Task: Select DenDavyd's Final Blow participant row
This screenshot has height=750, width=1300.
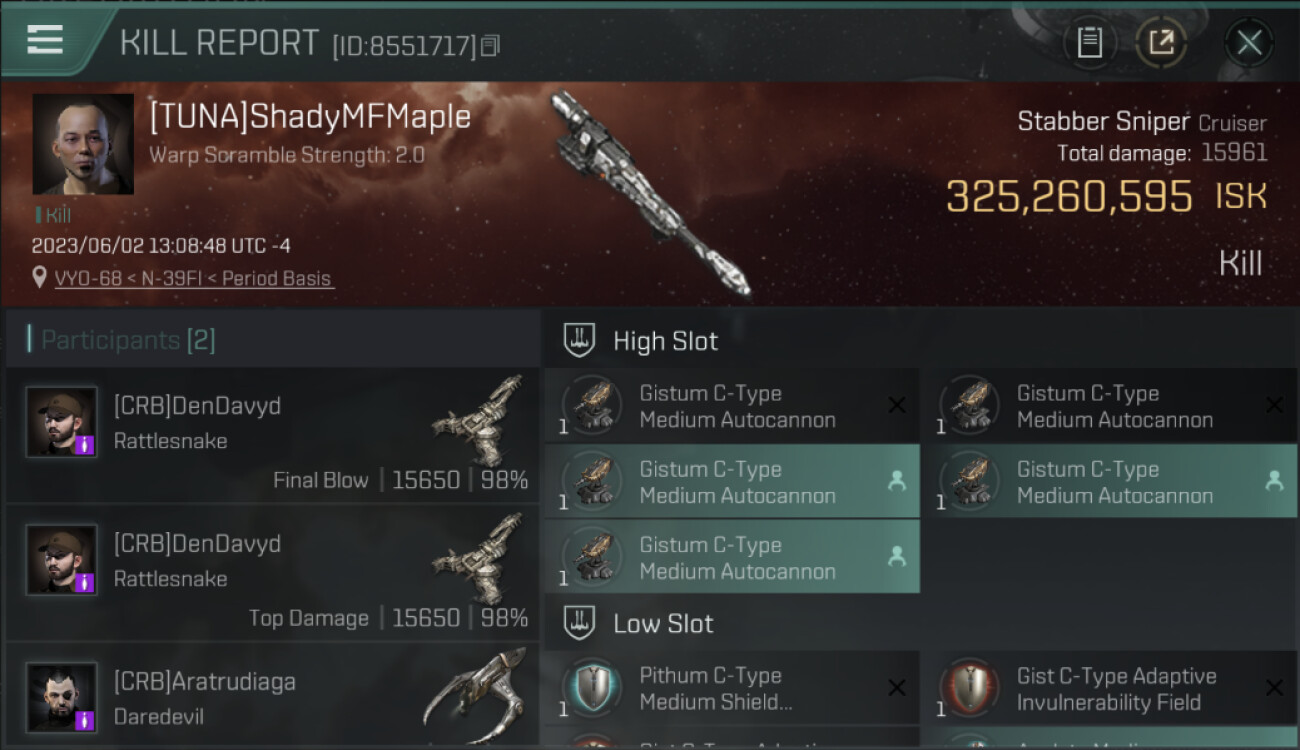Action: 272,436
